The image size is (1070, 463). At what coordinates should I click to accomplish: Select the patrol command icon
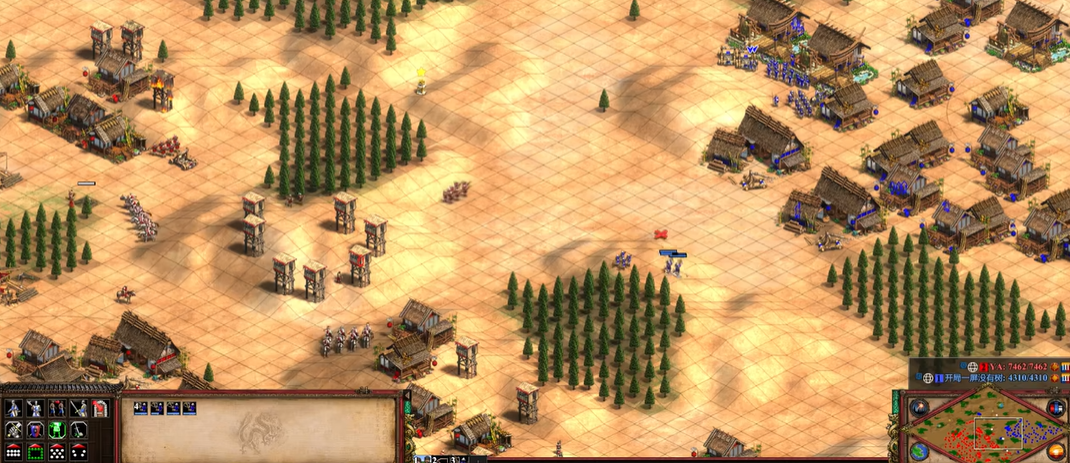click(14, 408)
